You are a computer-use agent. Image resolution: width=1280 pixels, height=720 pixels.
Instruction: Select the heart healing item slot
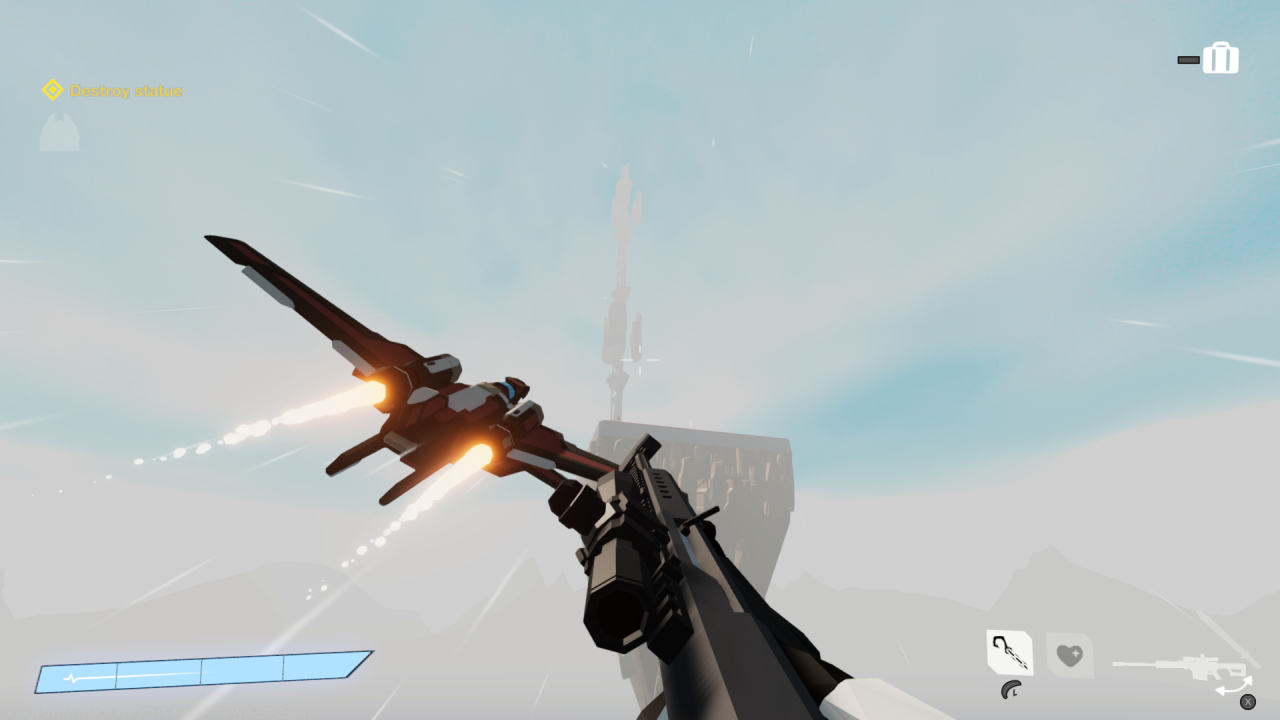1070,655
